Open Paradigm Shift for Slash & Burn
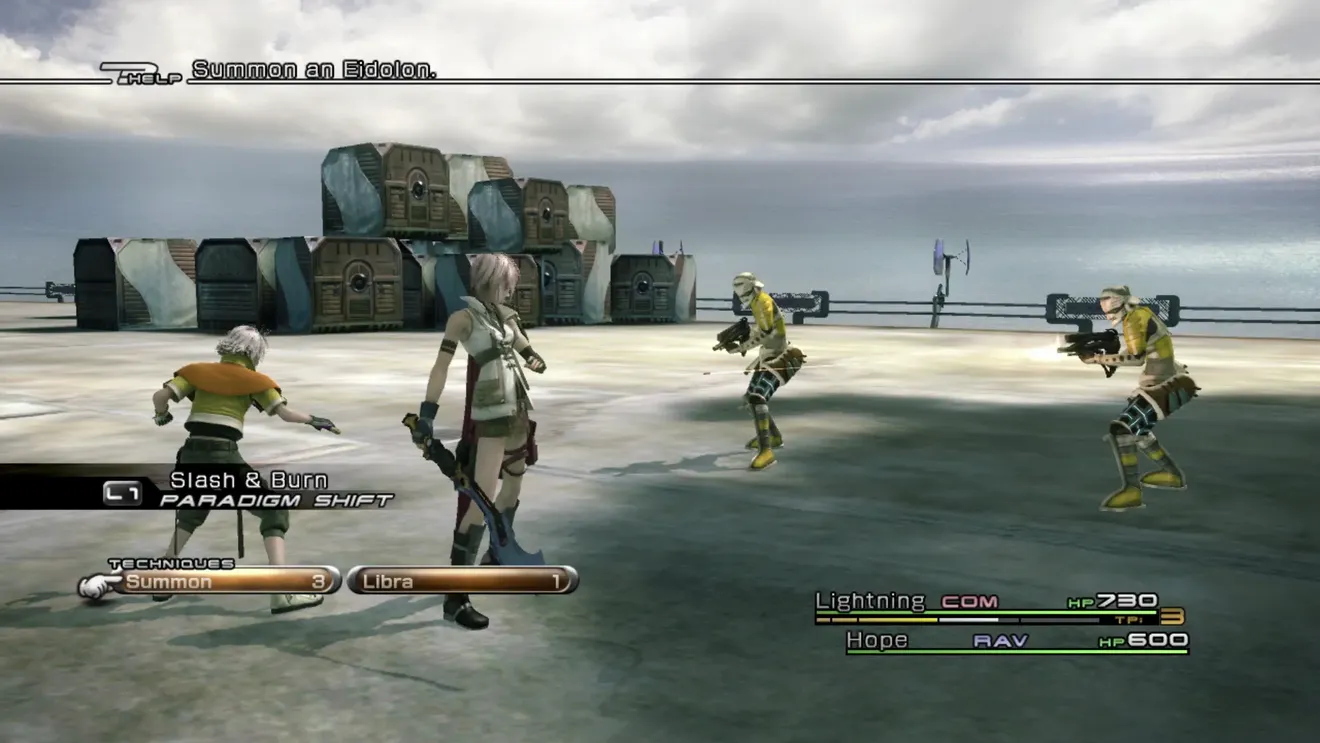This screenshot has width=1320, height=743. (x=250, y=490)
